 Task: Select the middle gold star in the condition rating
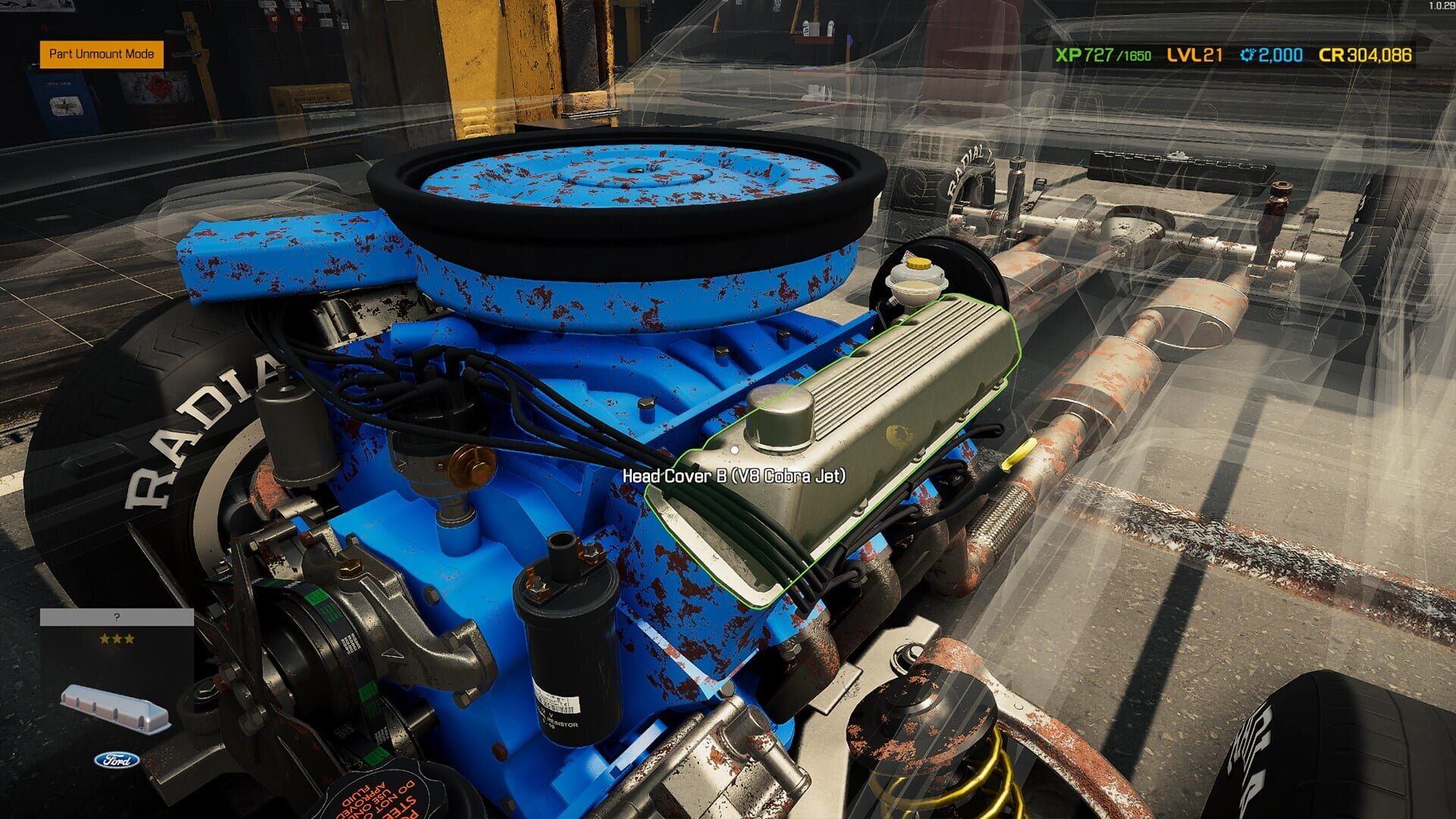point(117,639)
